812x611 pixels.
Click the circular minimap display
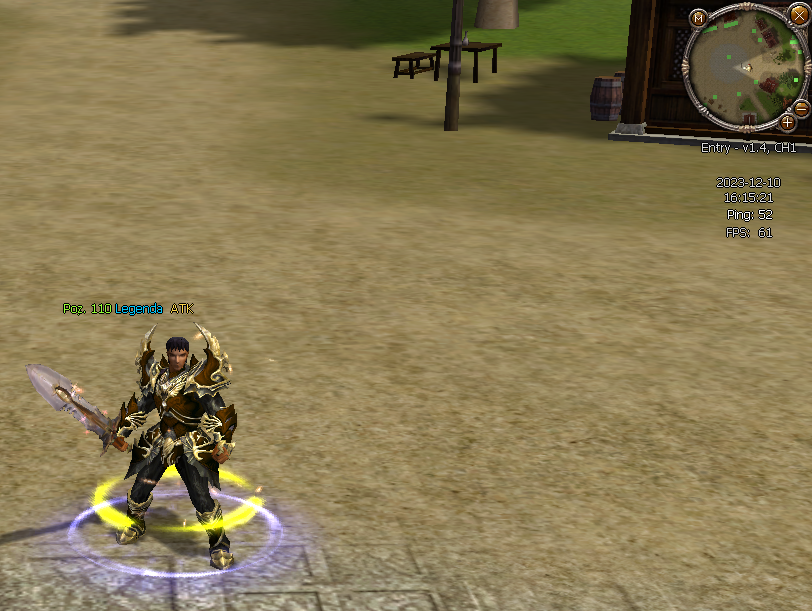pyautogui.click(x=745, y=68)
